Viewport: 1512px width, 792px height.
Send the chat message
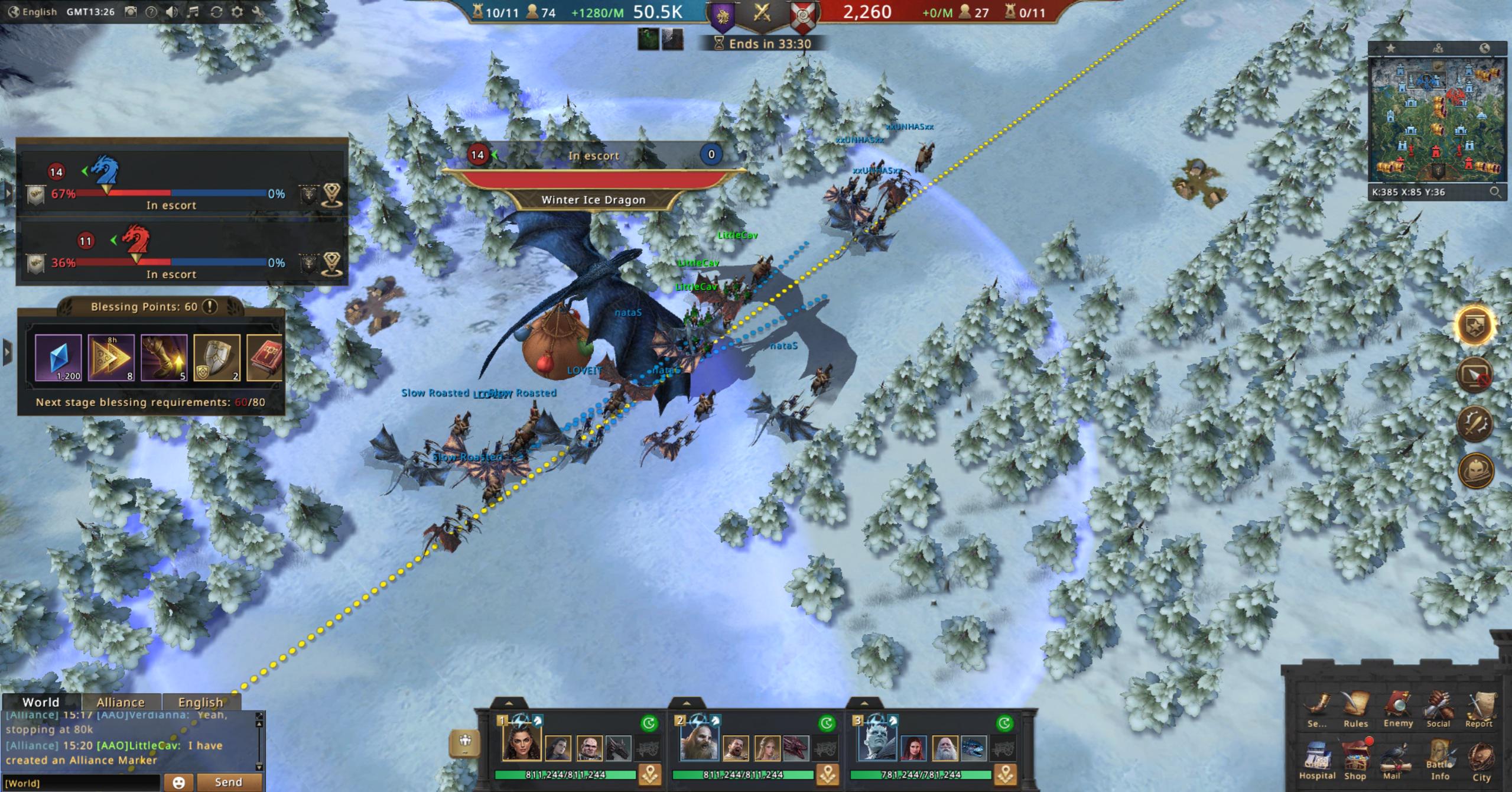coord(228,782)
